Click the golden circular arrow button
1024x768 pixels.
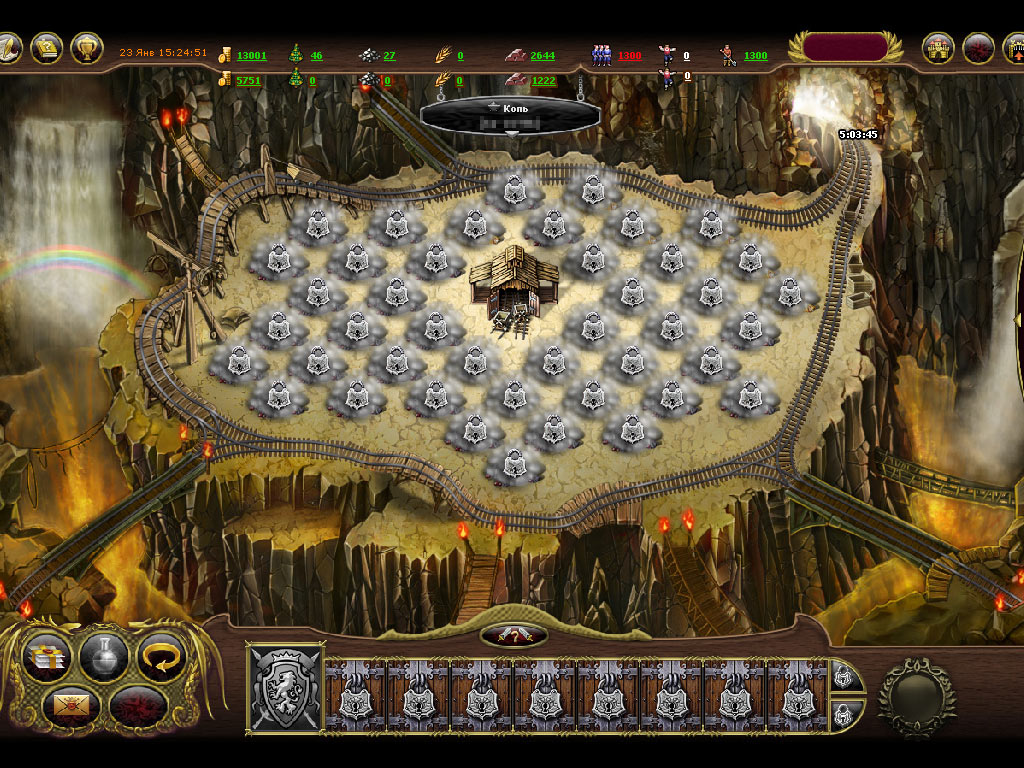tap(161, 655)
